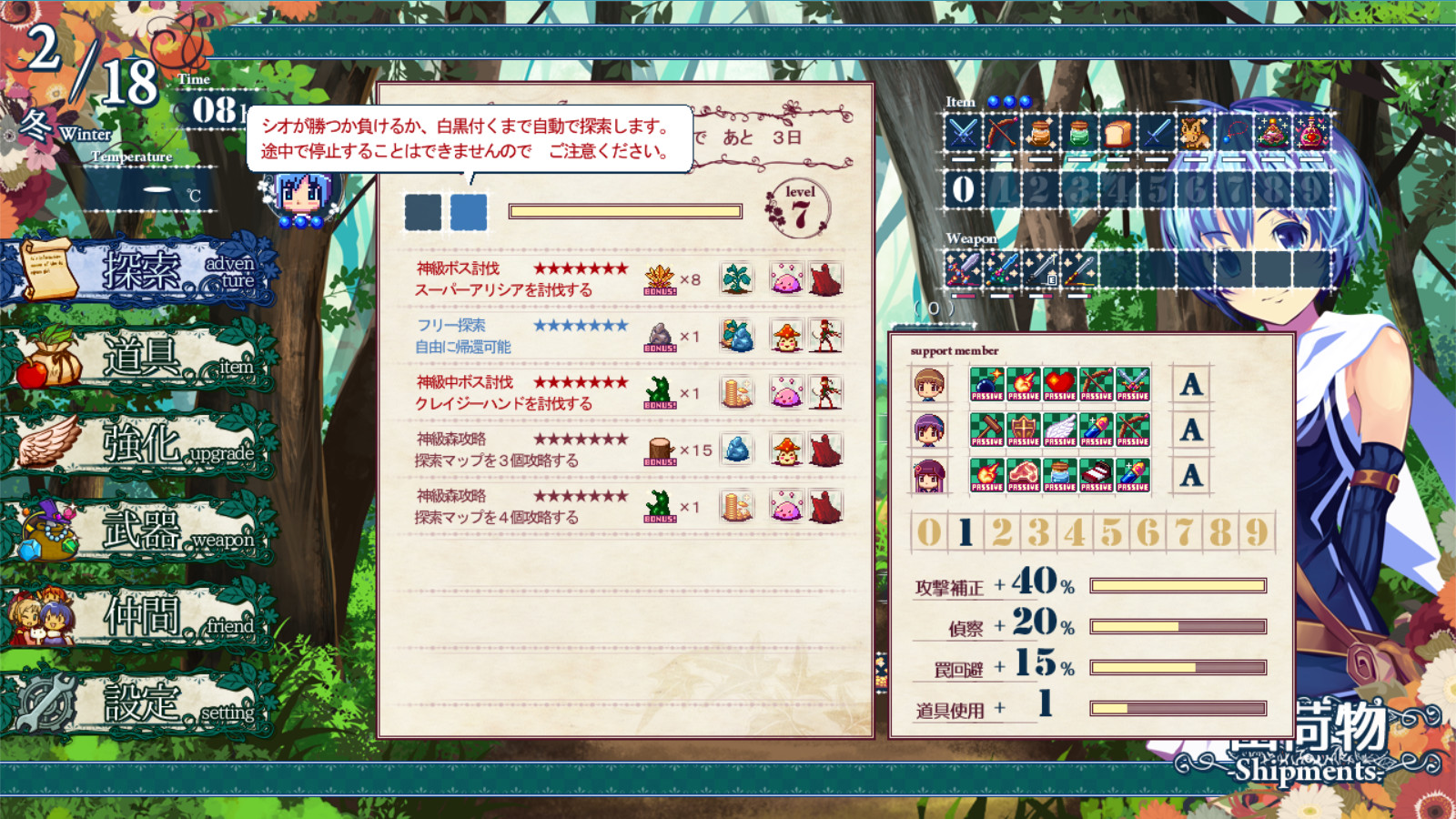Screen dimensions: 1456x819
Task: Click the 攻撃補正 attack bonus progress bar
Action: pos(1178,587)
